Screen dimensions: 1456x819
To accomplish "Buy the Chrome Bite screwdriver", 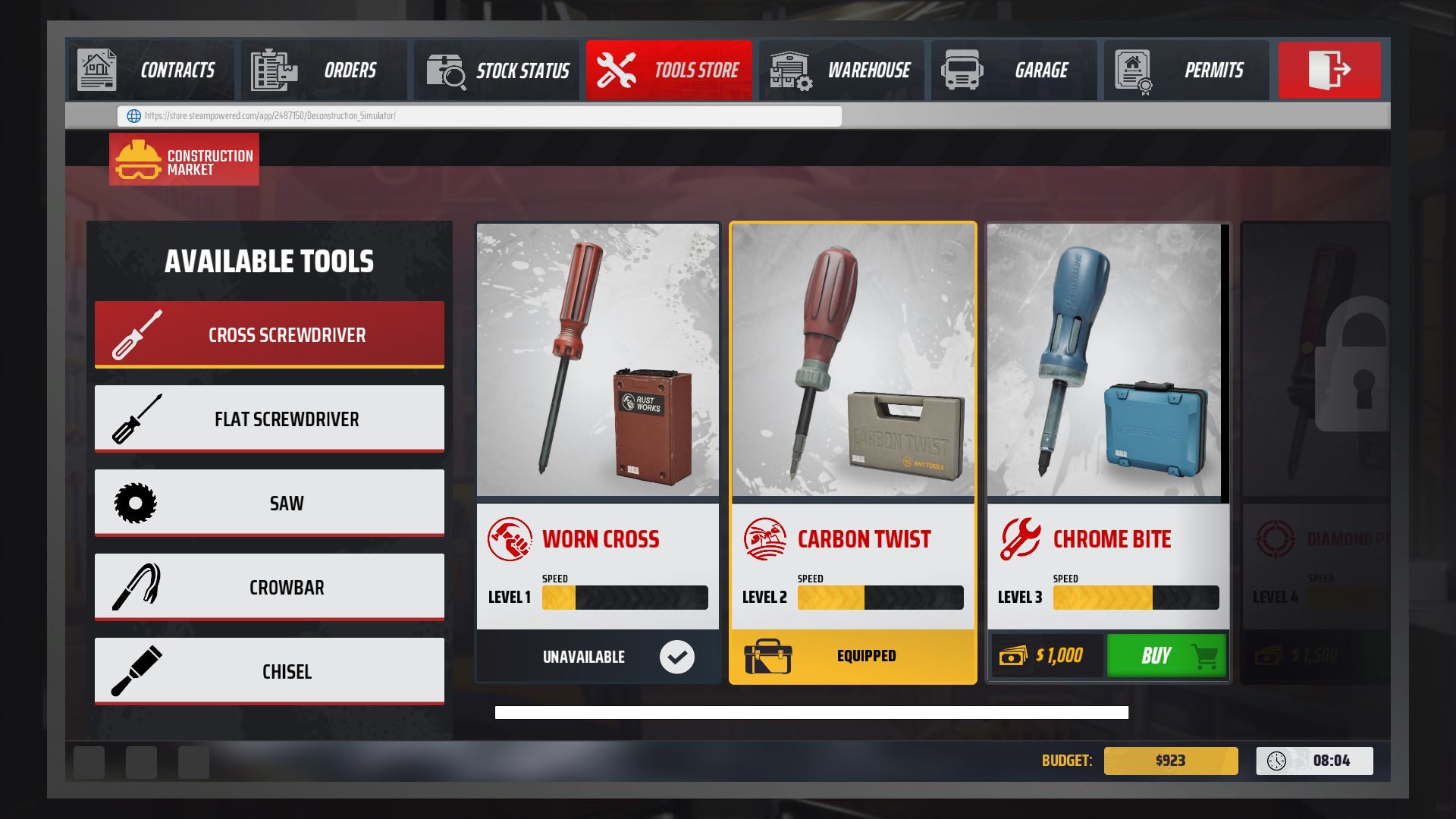I will tap(1166, 656).
